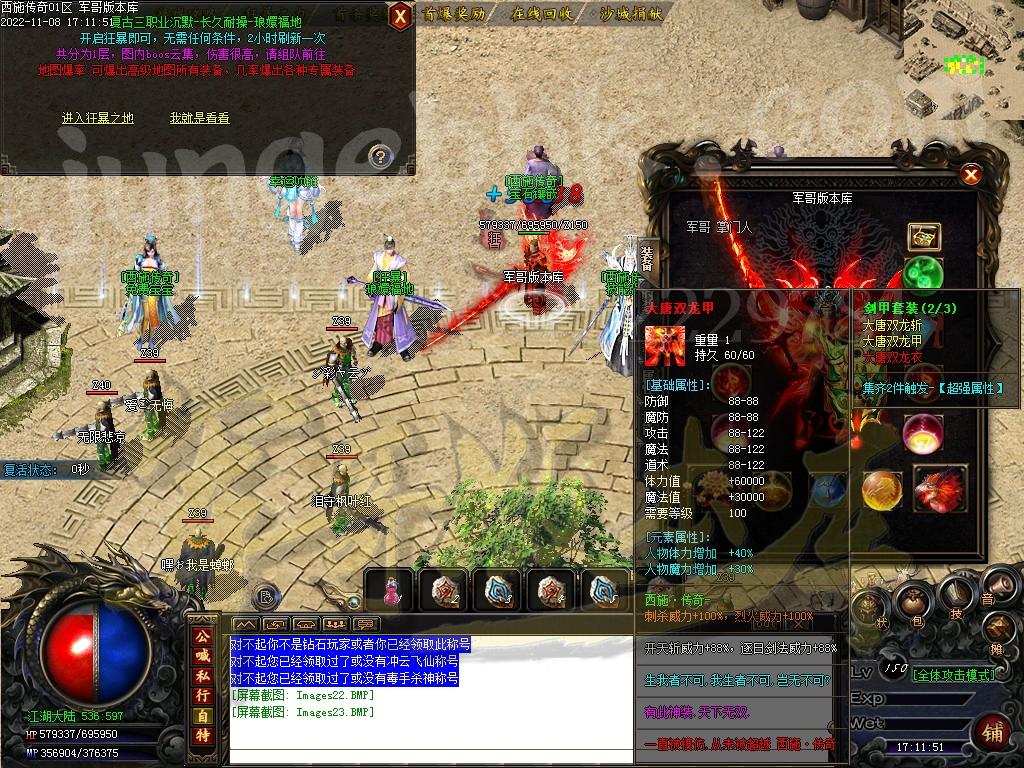Viewport: 1024px width, 768px height.
Task: Select the red phoenix equipment slot
Action: coord(938,487)
